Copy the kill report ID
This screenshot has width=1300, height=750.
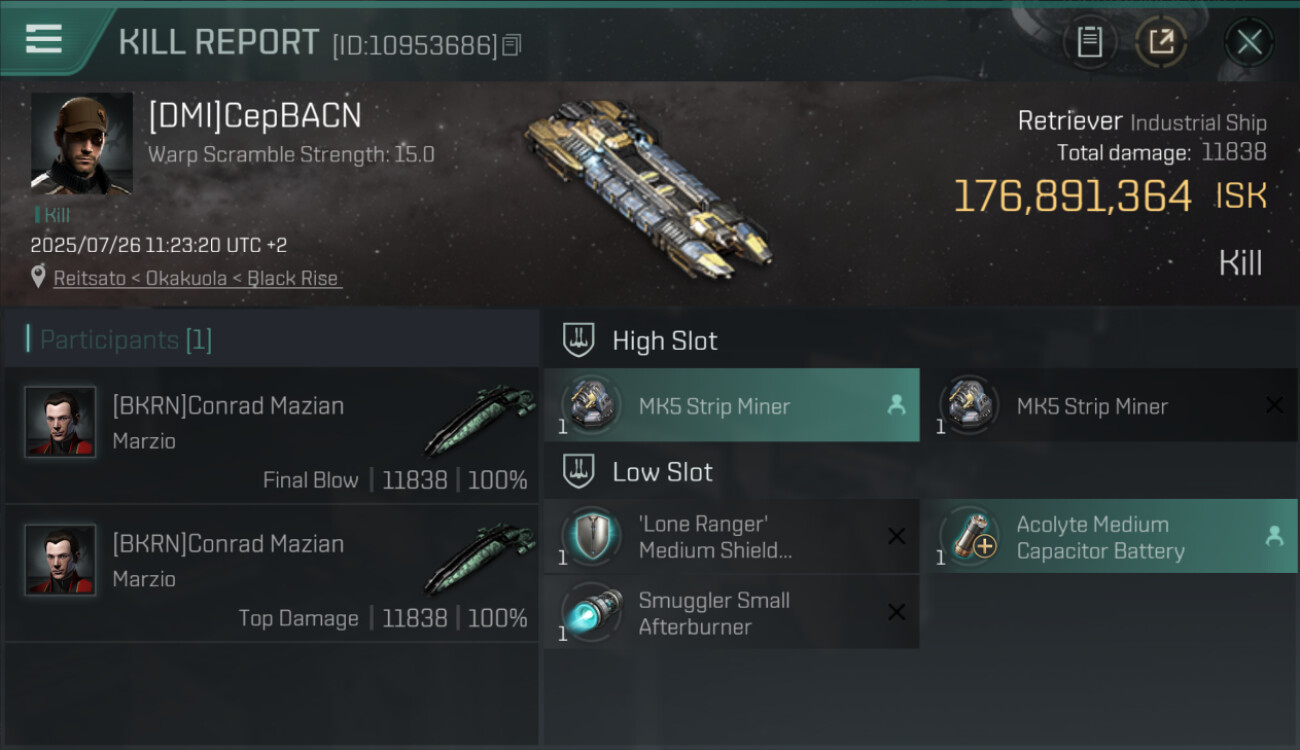click(x=512, y=45)
